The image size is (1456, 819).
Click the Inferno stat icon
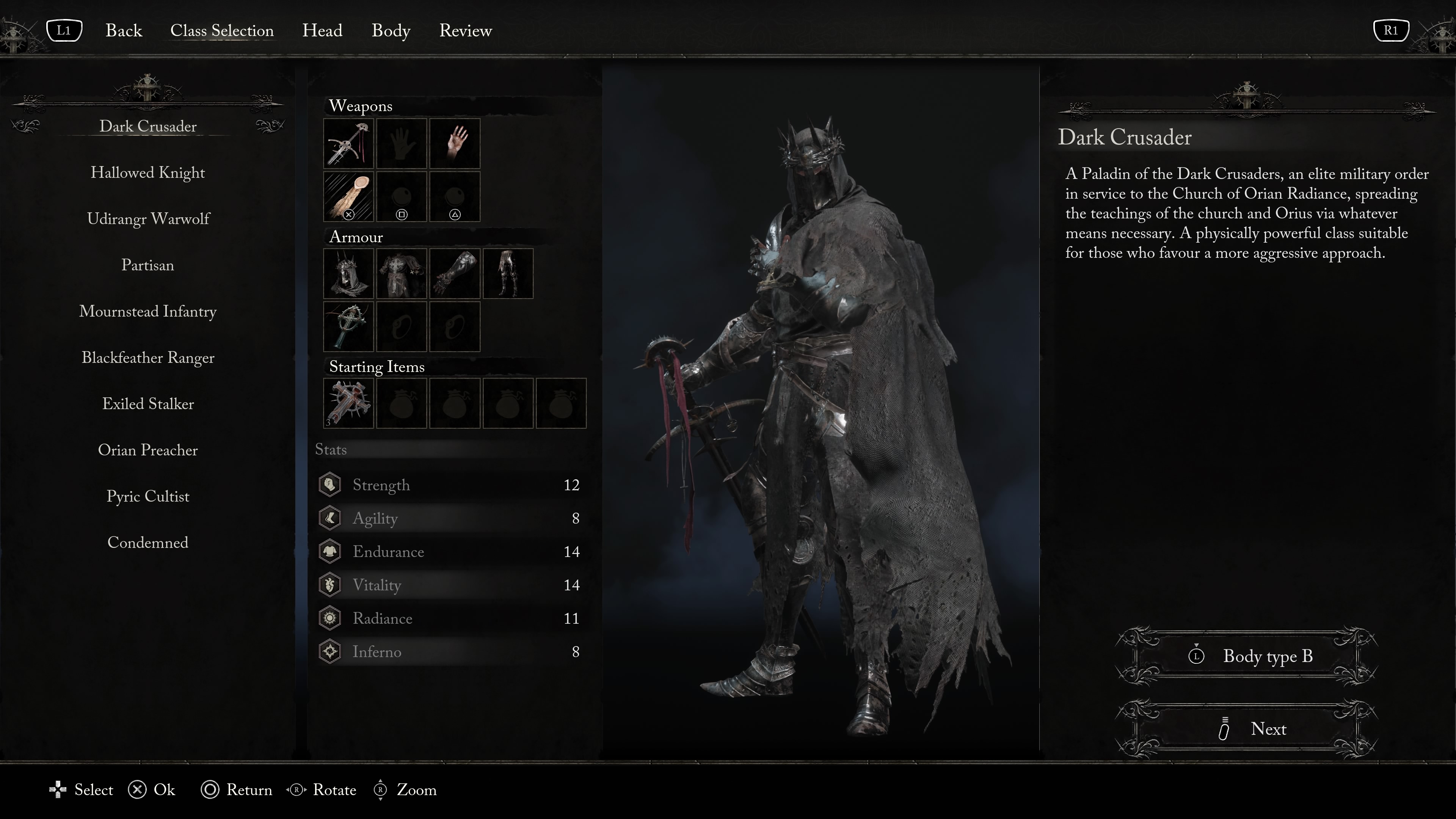[329, 651]
